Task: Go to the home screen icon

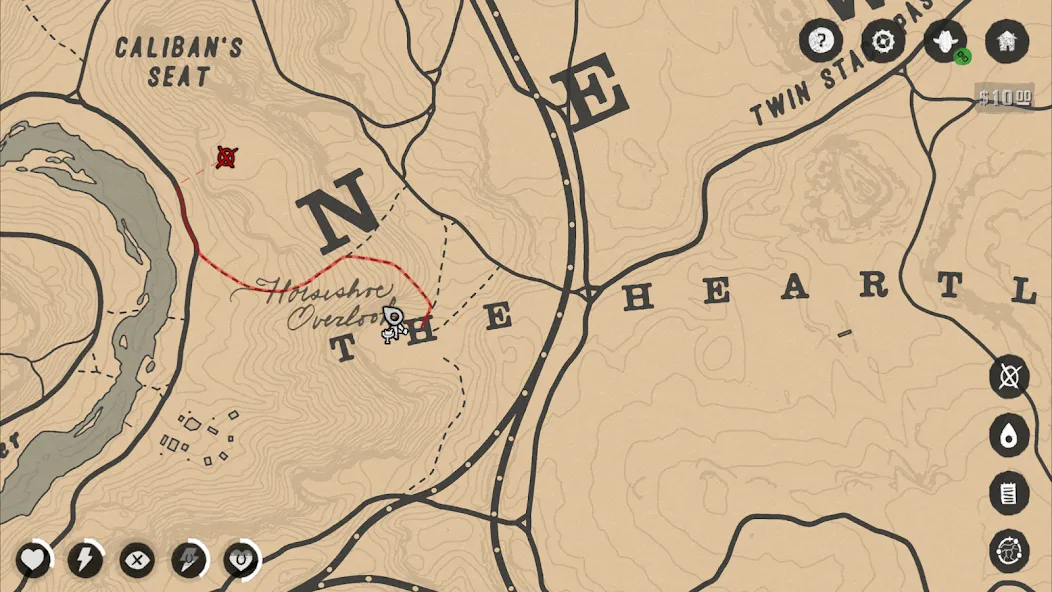Action: point(1006,41)
